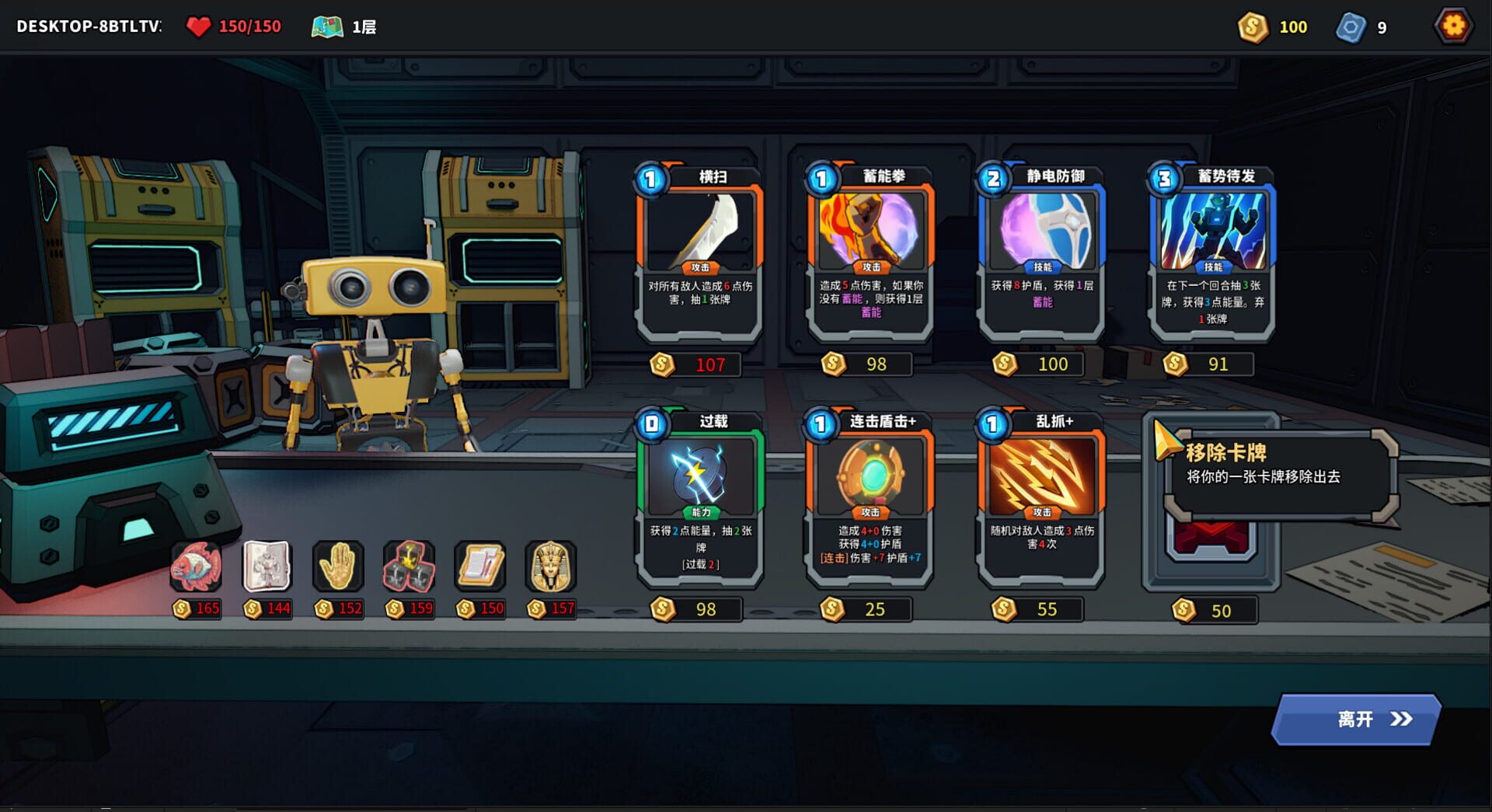This screenshot has width=1492, height=812.
Task: Click the 离开 leave shop button
Action: (x=1354, y=720)
